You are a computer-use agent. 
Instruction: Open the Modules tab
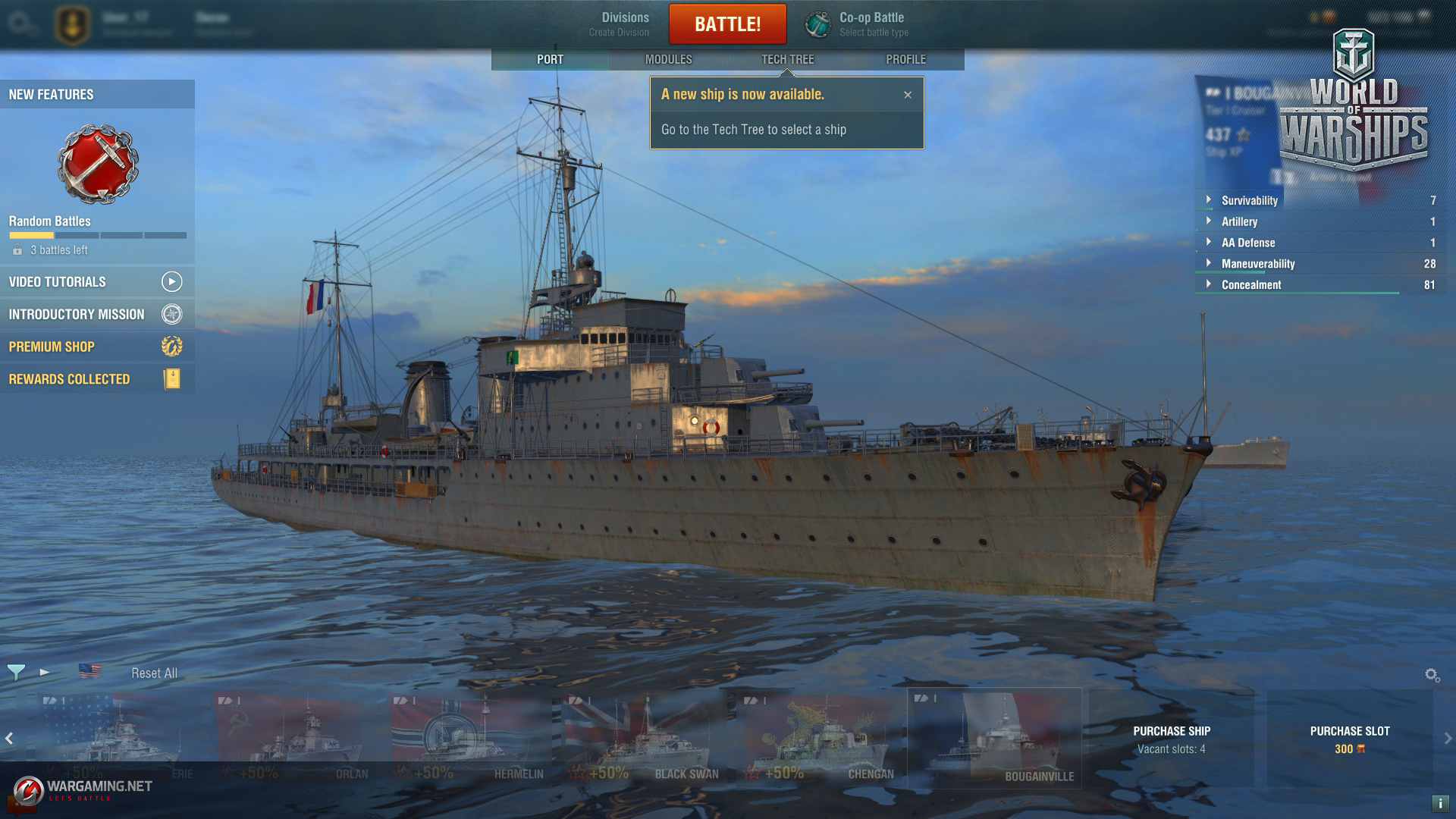(668, 59)
